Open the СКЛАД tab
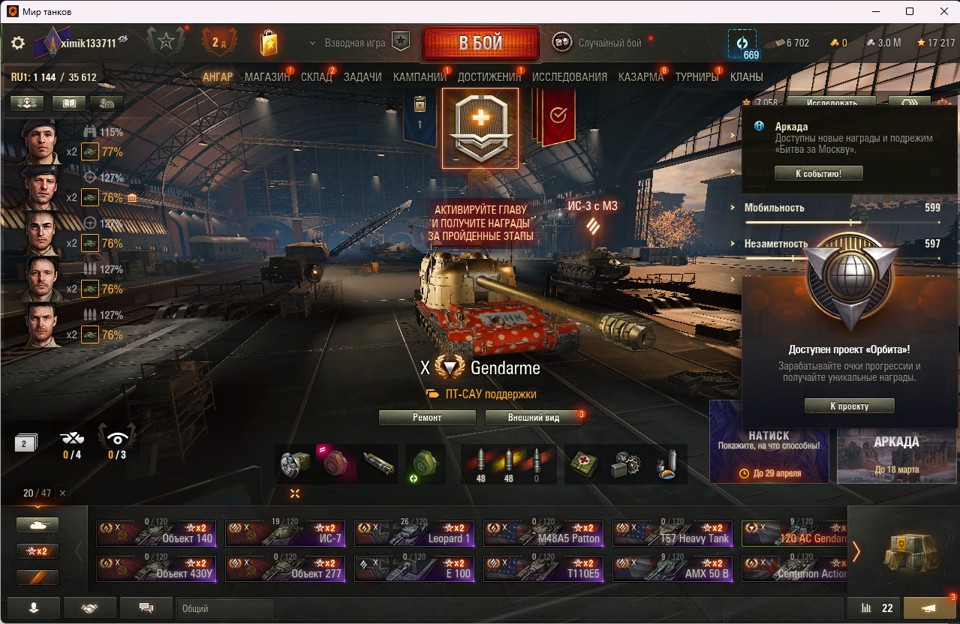Viewport: 960px width, 624px height. (316, 77)
